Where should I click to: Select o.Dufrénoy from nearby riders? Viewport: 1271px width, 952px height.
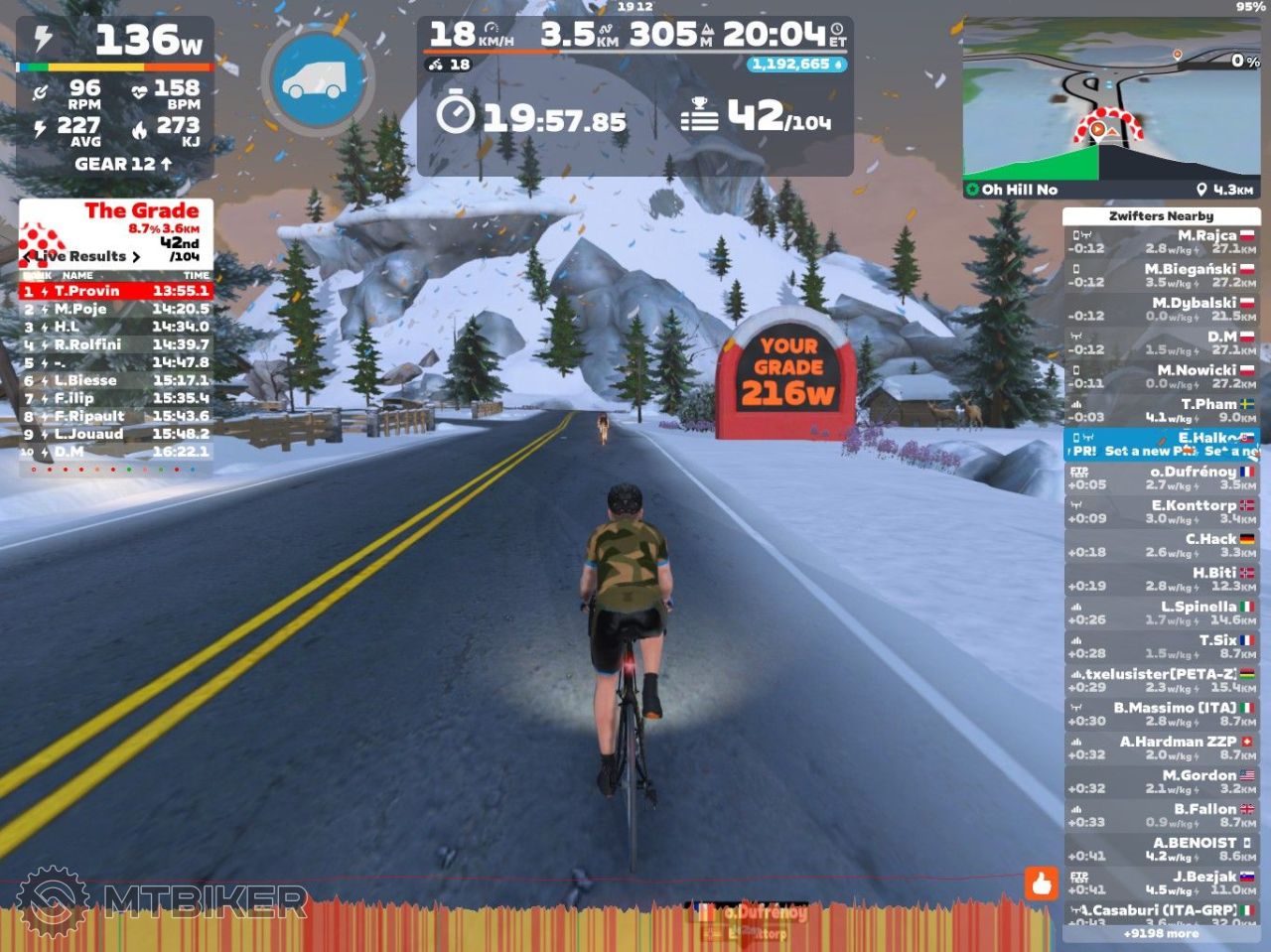click(x=1162, y=478)
